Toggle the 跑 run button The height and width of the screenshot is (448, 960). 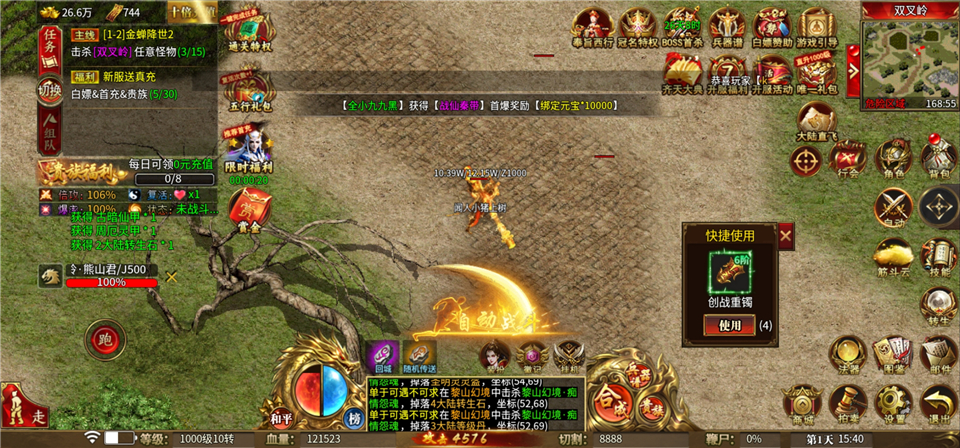pyautogui.click(x=103, y=341)
